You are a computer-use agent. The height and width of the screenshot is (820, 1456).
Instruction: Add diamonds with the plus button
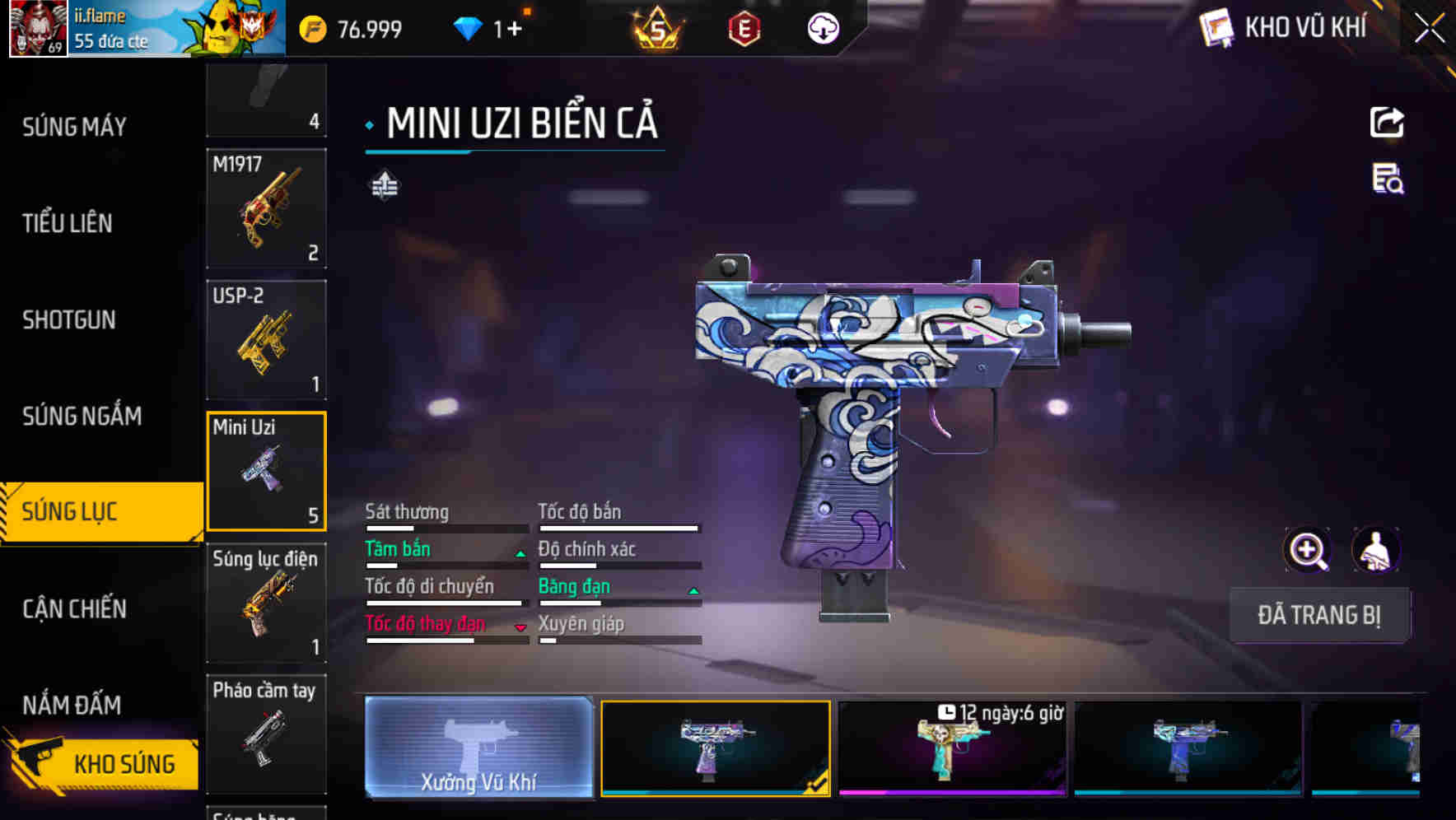point(514,30)
